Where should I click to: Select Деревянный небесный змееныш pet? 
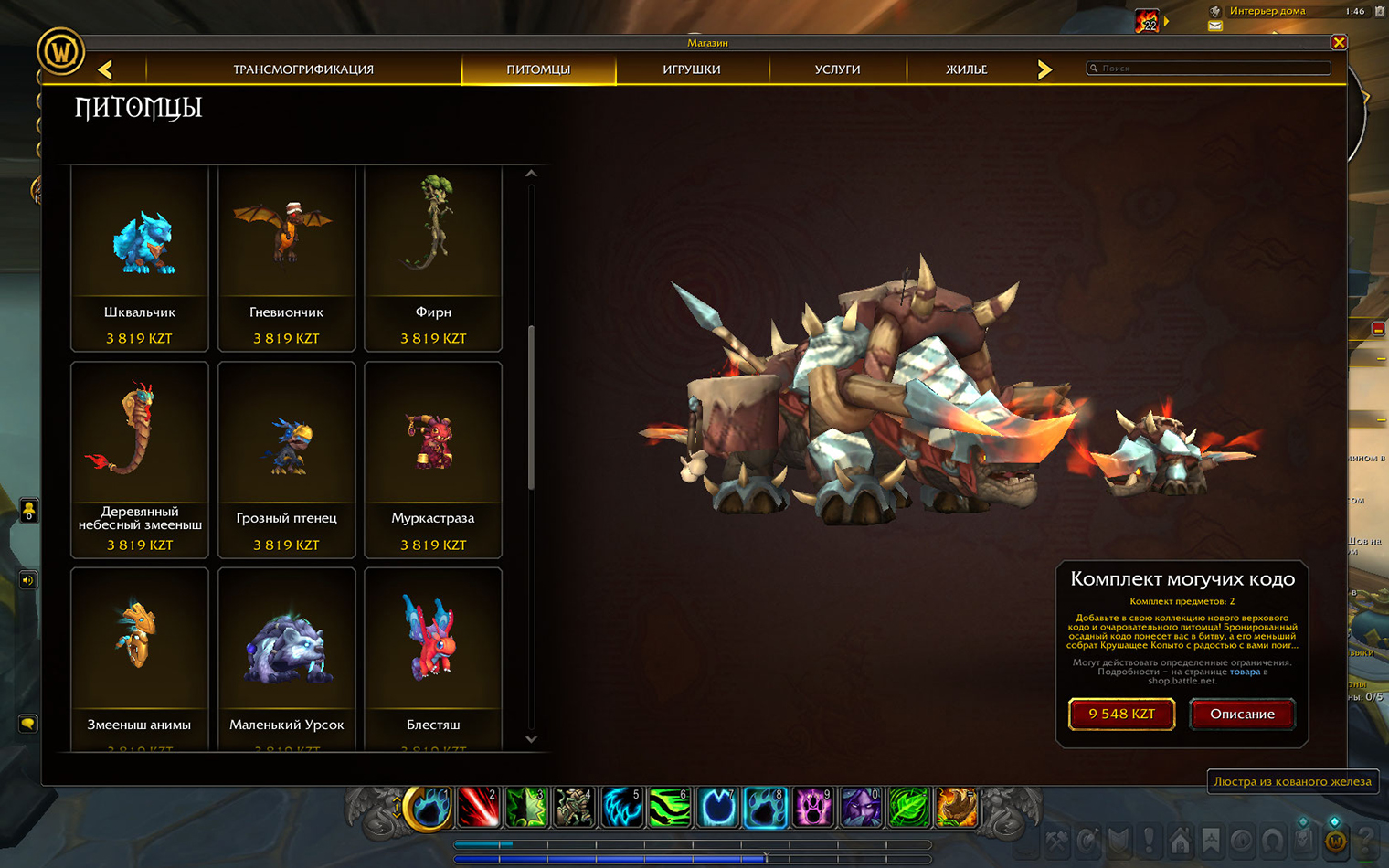tap(140, 460)
